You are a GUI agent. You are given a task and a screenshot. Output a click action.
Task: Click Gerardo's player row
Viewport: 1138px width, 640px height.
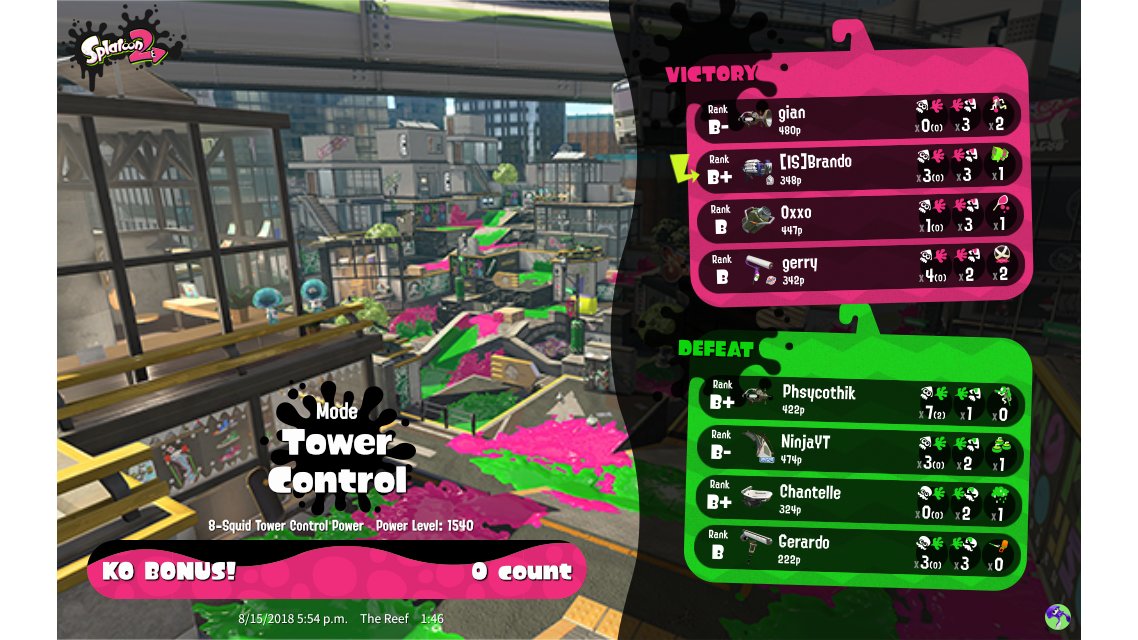[860, 549]
